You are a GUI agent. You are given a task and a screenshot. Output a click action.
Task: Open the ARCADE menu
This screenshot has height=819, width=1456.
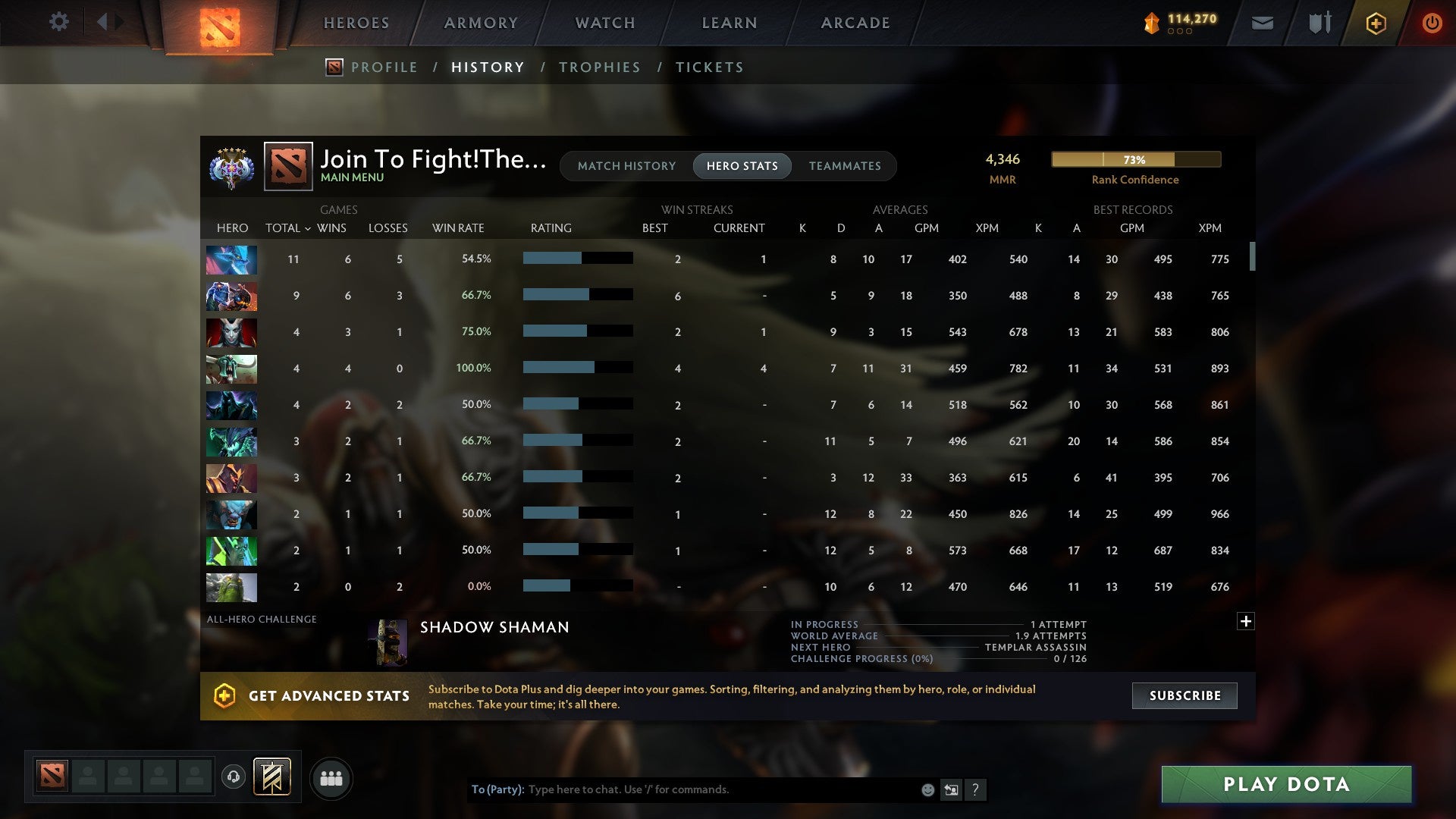855,23
